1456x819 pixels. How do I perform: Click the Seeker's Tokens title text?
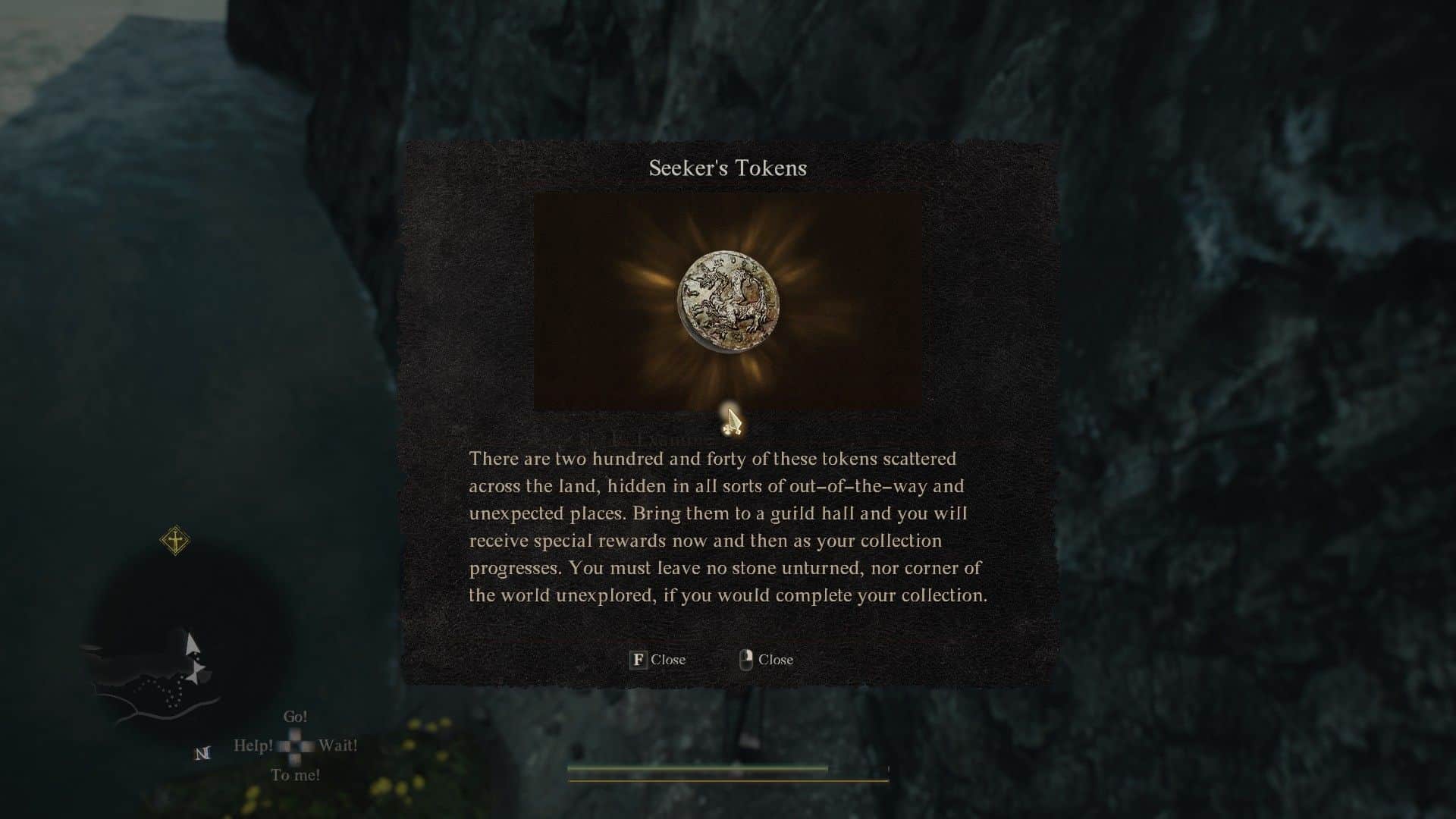click(x=727, y=168)
